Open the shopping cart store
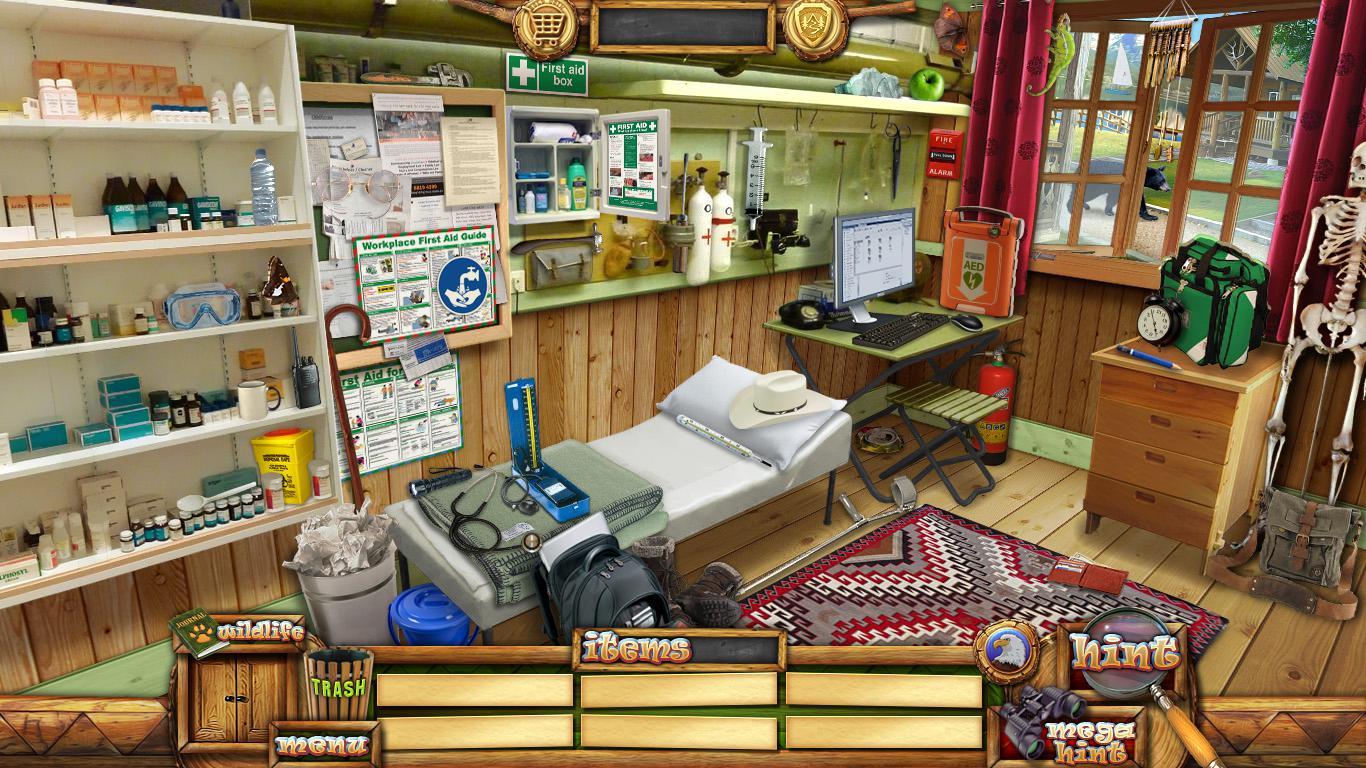The width and height of the screenshot is (1366, 768). 546,27
